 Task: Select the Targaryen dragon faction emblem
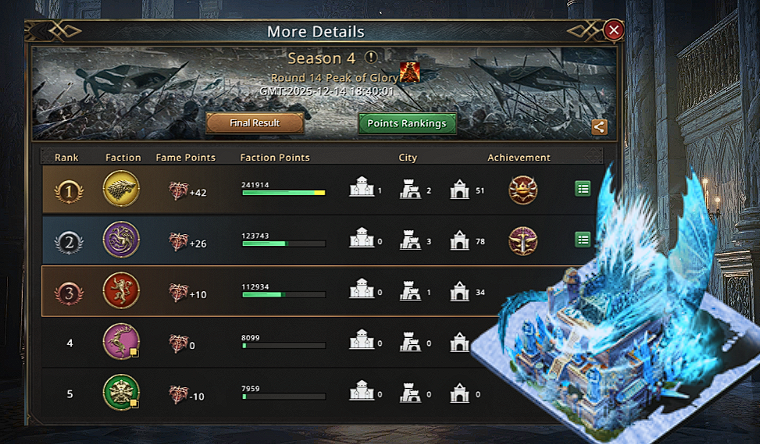(x=122, y=240)
